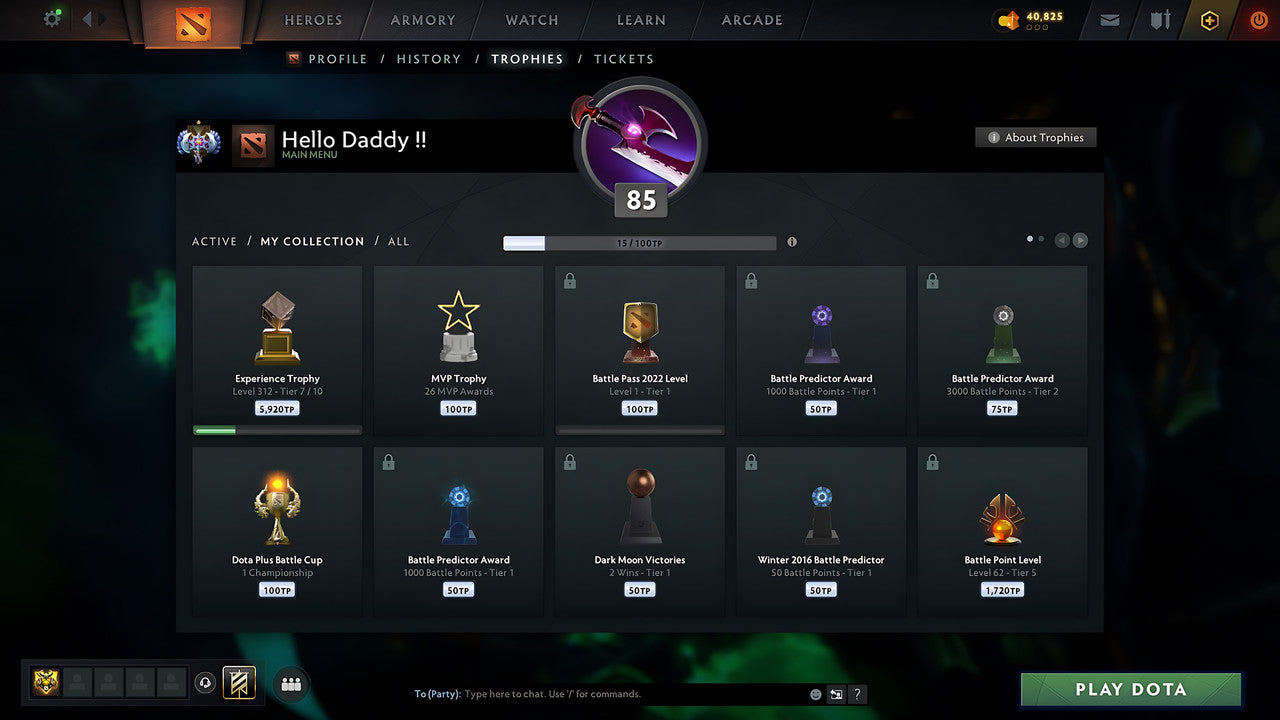Click the friends group icon near party slots

click(x=290, y=684)
